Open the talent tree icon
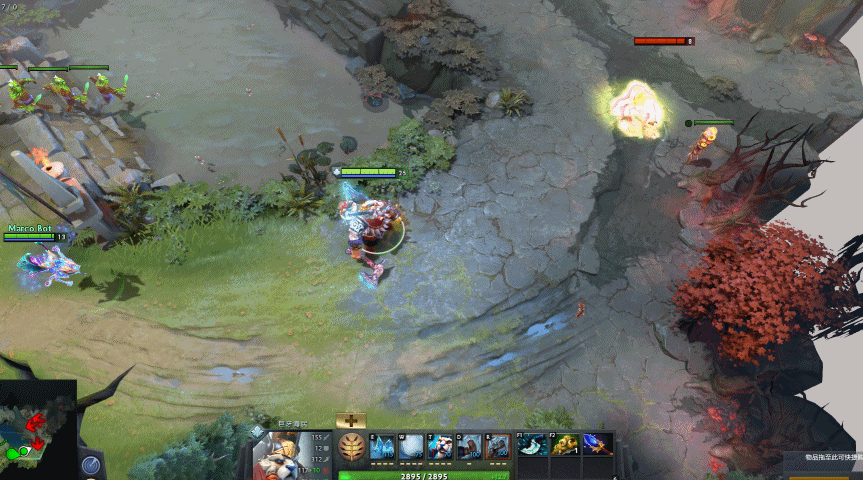This screenshot has height=480, width=863. (351, 446)
